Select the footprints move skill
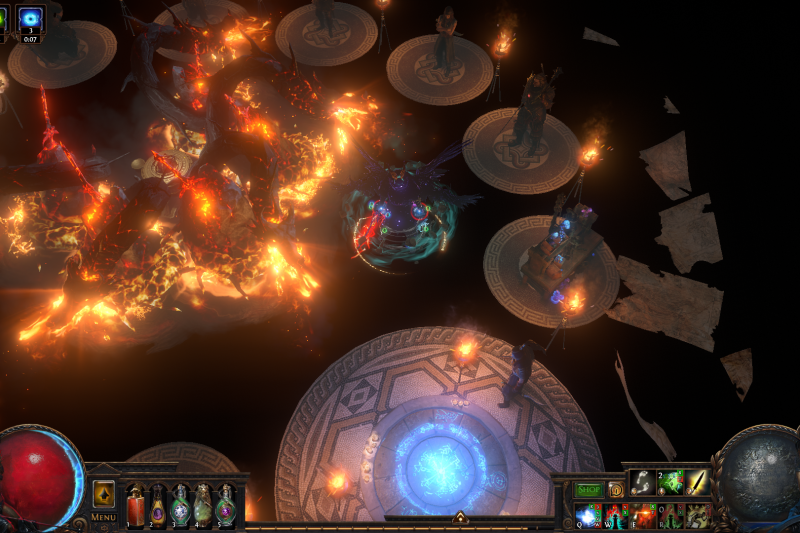The height and width of the screenshot is (533, 800). pyautogui.click(x=643, y=482)
